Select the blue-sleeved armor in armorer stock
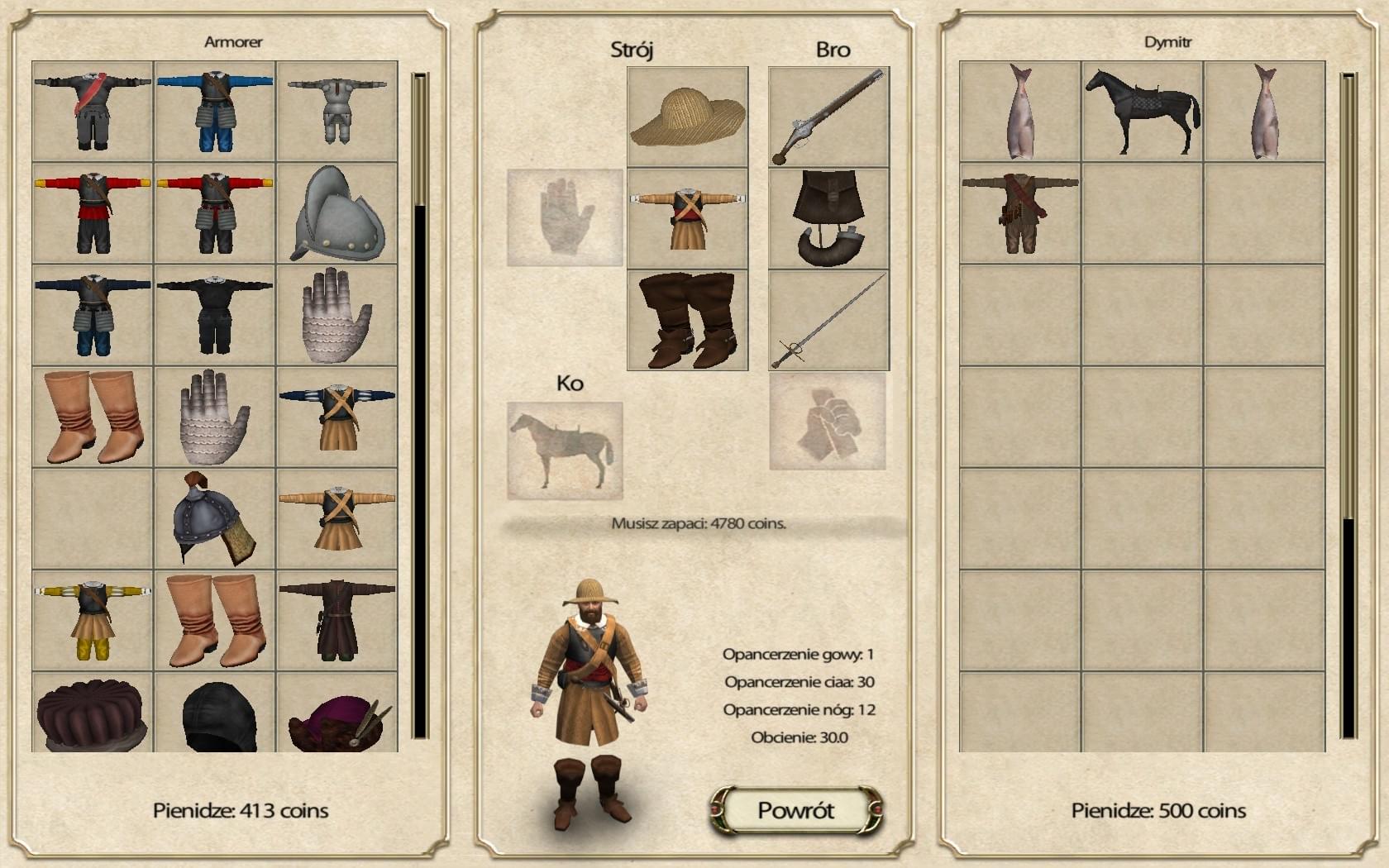Viewport: 1389px width, 868px height. [x=215, y=112]
